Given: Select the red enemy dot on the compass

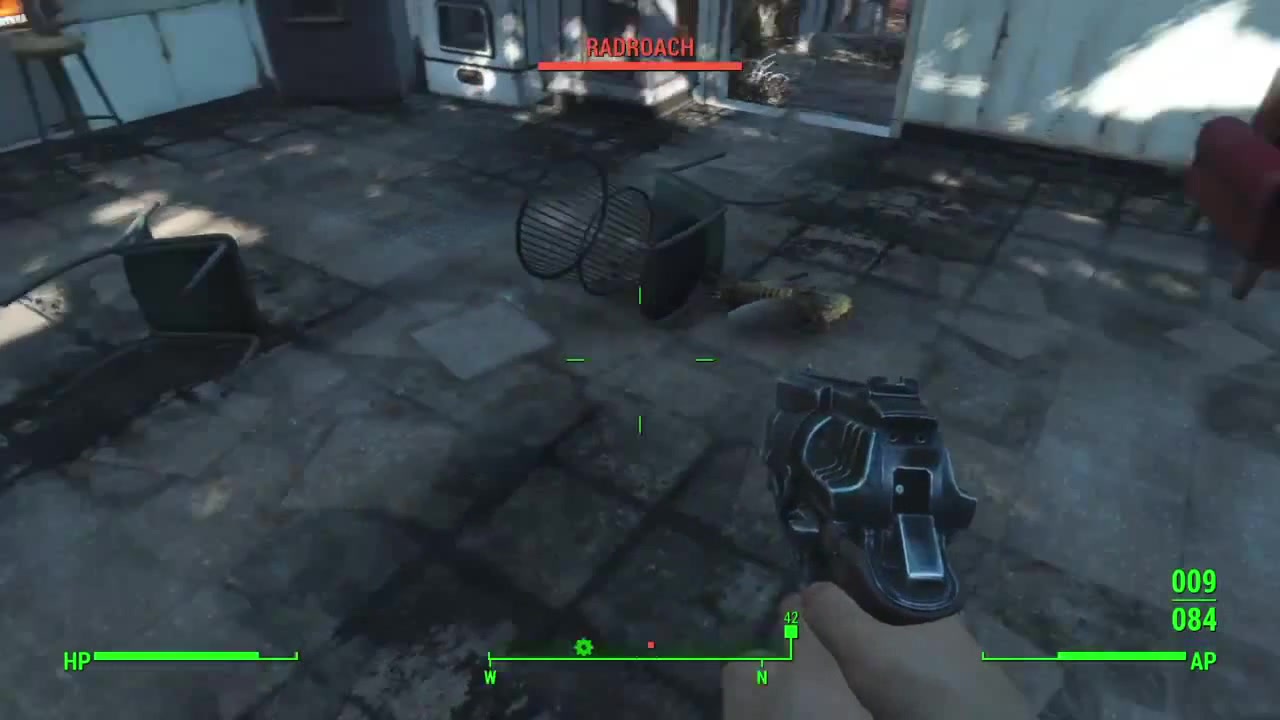Looking at the screenshot, I should (x=651, y=645).
